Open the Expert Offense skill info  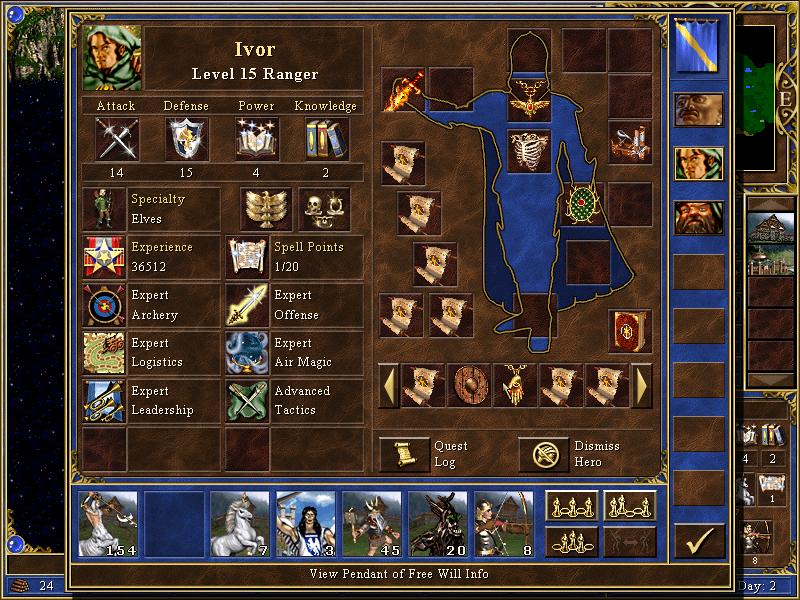click(247, 305)
